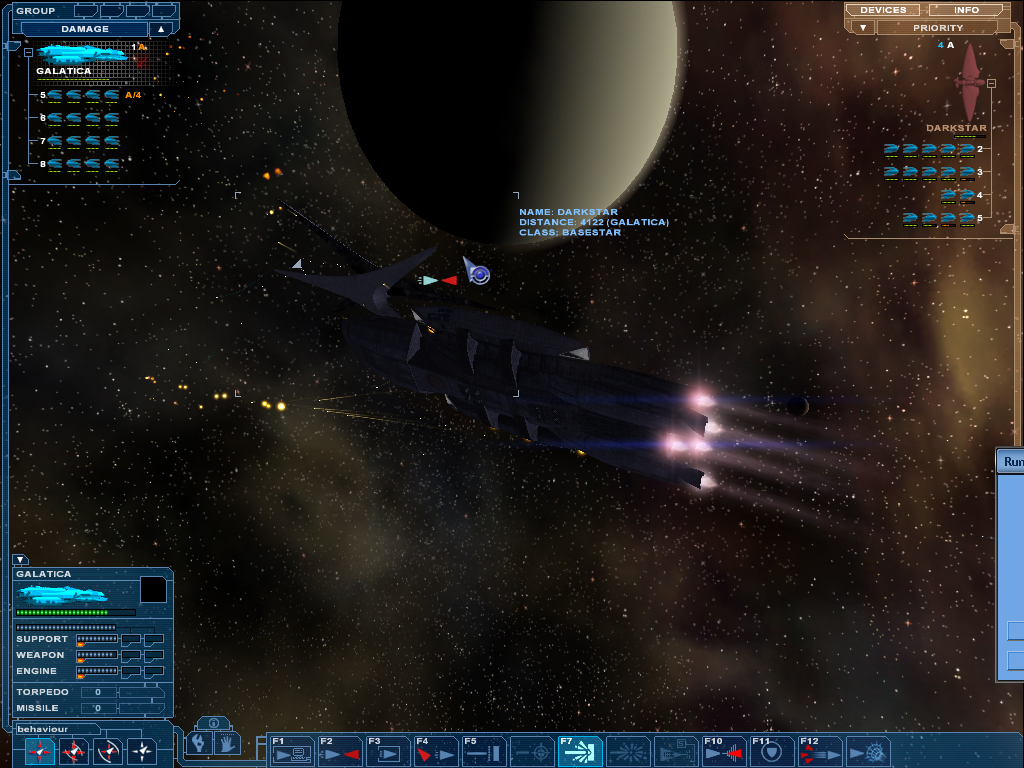Switch to the Info tab
The image size is (1024, 768).
coord(966,10)
